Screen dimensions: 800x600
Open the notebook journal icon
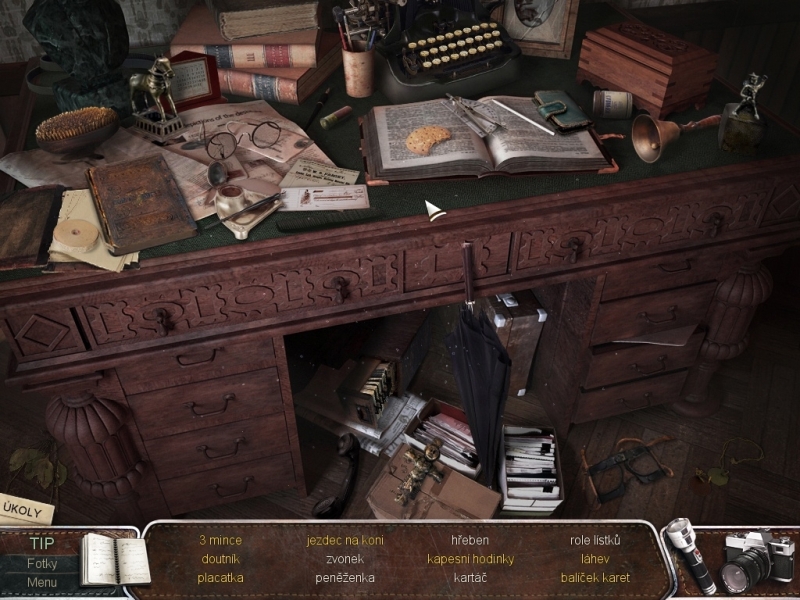(112, 558)
